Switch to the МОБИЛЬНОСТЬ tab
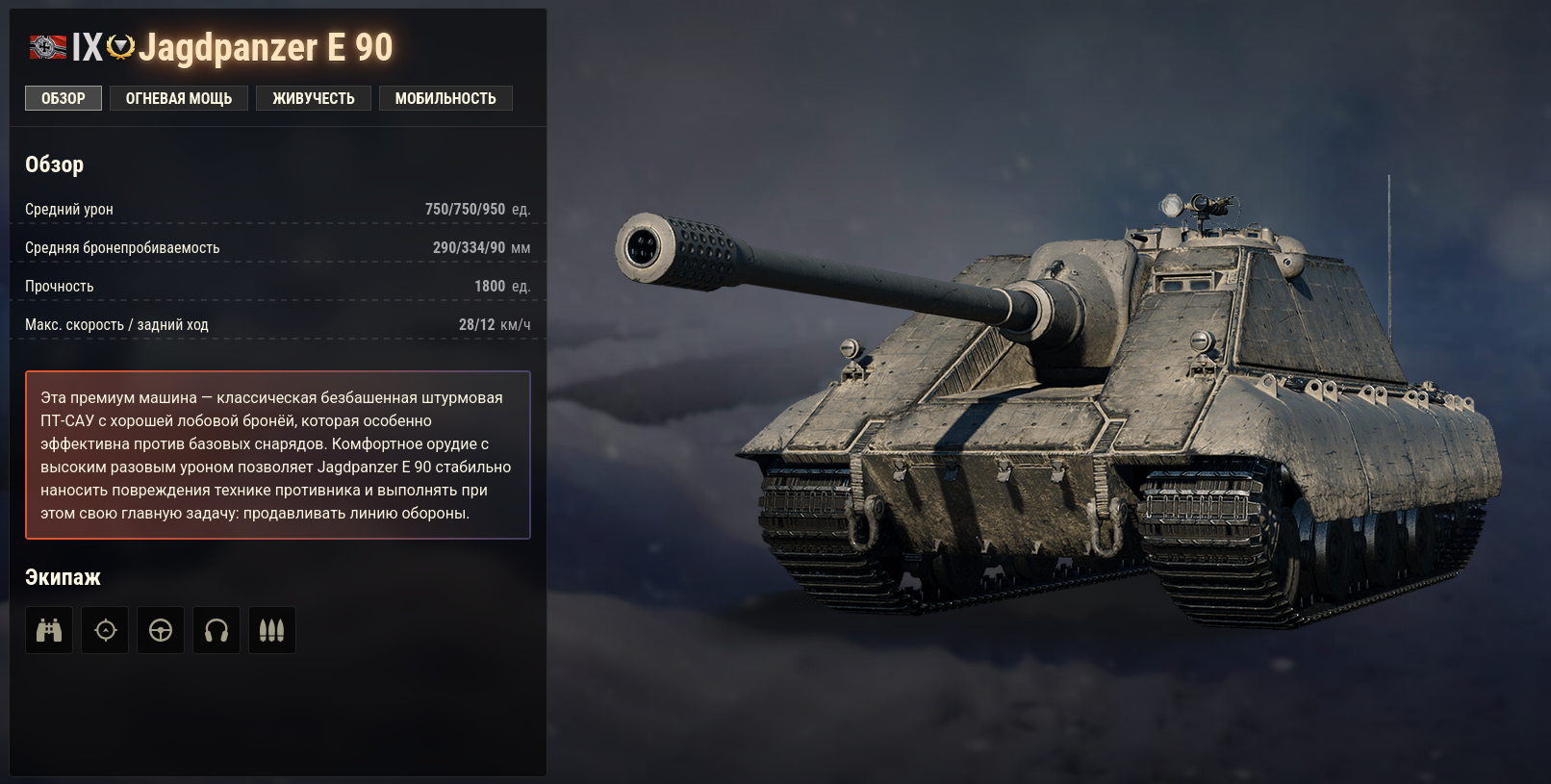The width and height of the screenshot is (1551, 784). click(x=445, y=97)
